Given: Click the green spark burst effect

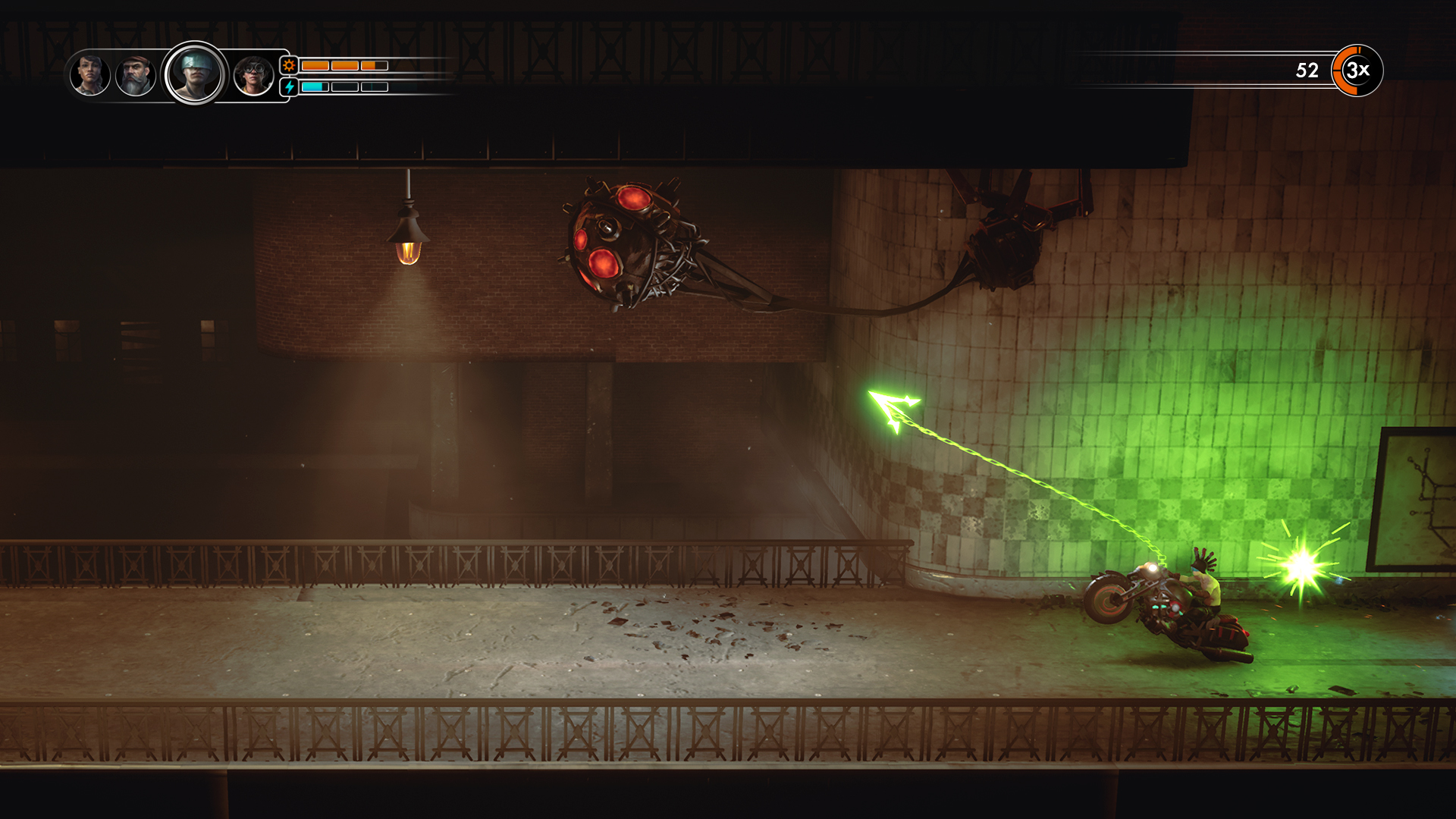Looking at the screenshot, I should pyautogui.click(x=1302, y=563).
